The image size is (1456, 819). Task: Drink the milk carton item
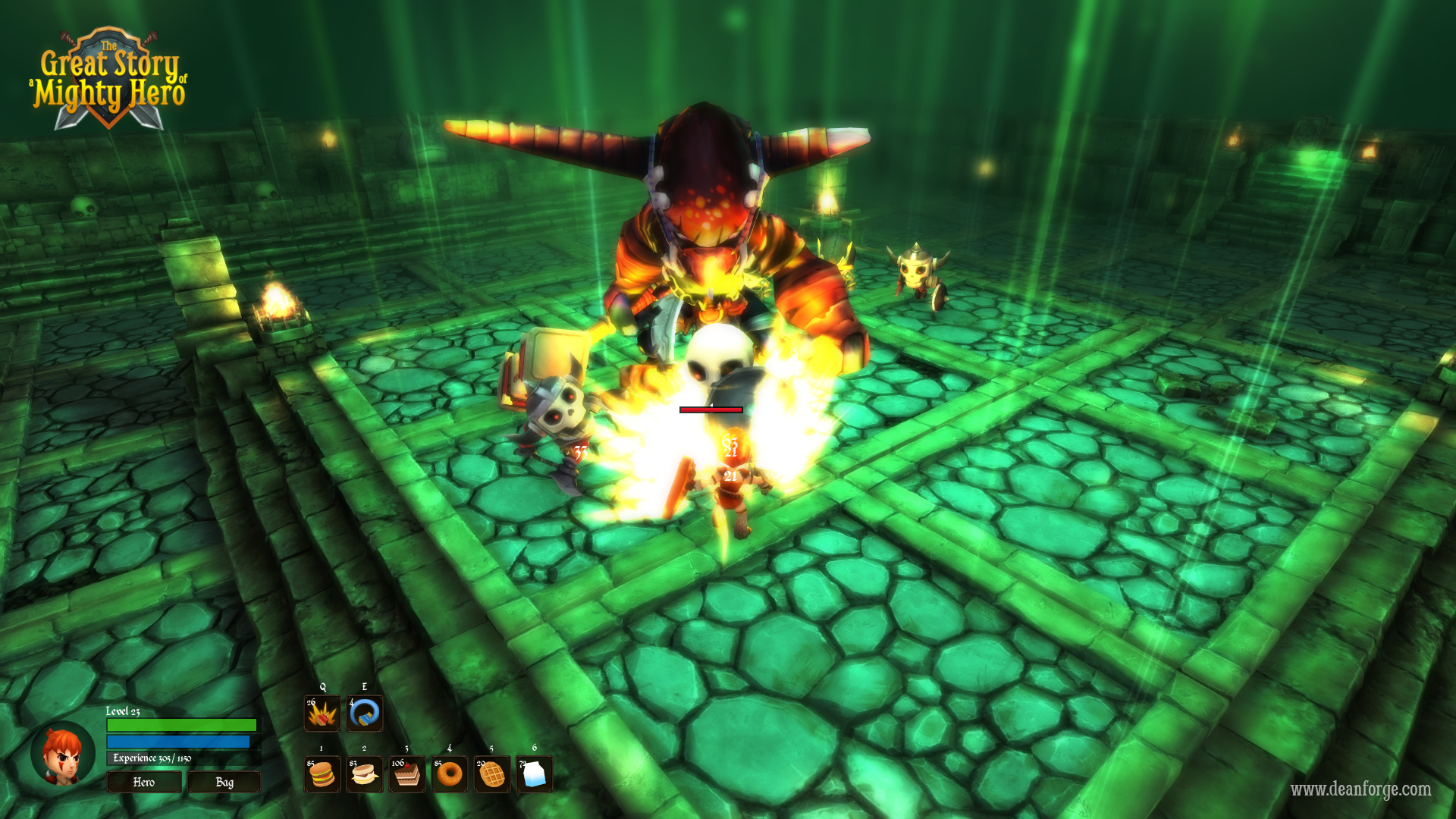pyautogui.click(x=535, y=774)
